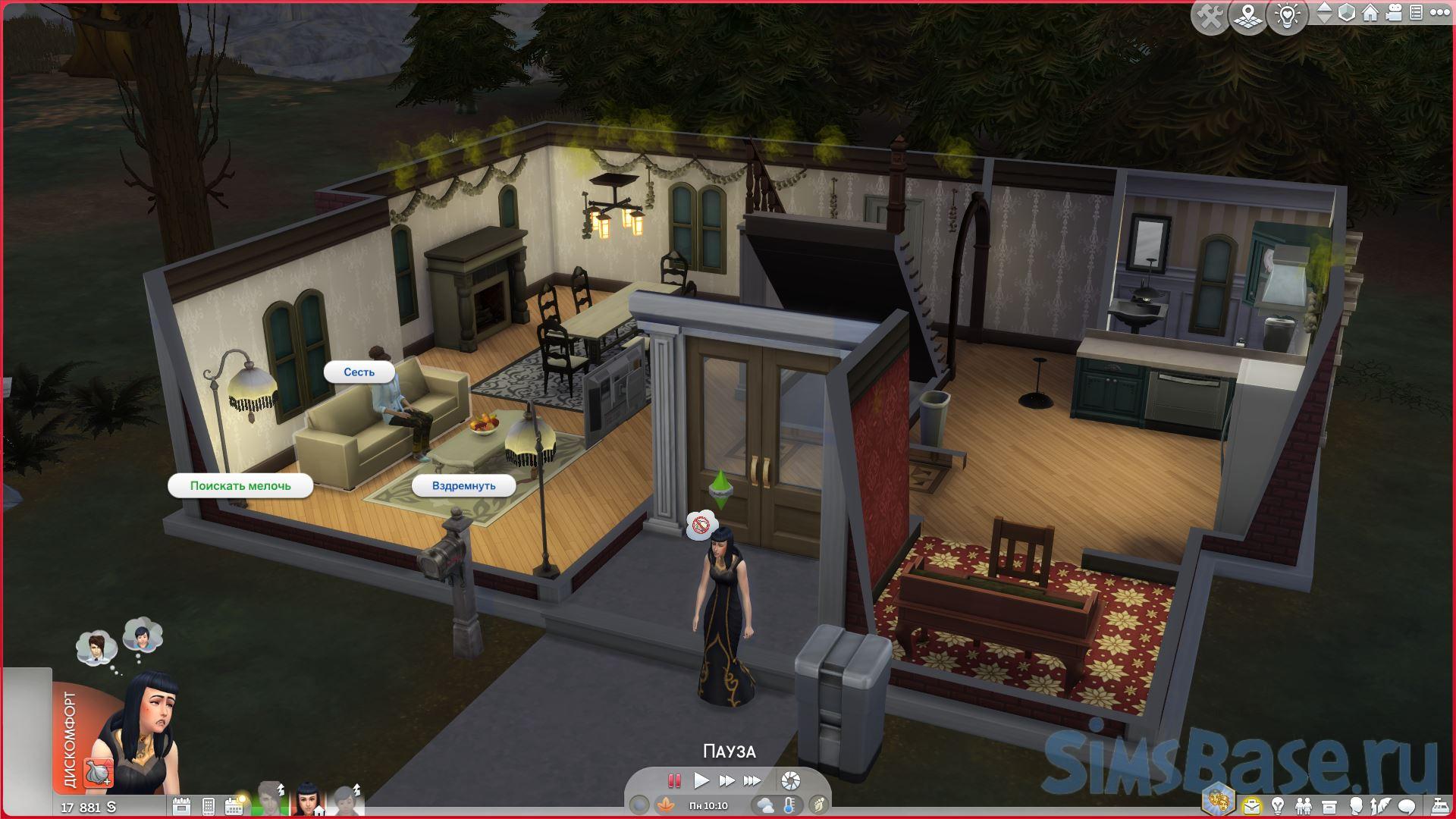Viewport: 1456px width, 819px height.
Task: Open the phone icon near the funds
Action: (x=209, y=806)
